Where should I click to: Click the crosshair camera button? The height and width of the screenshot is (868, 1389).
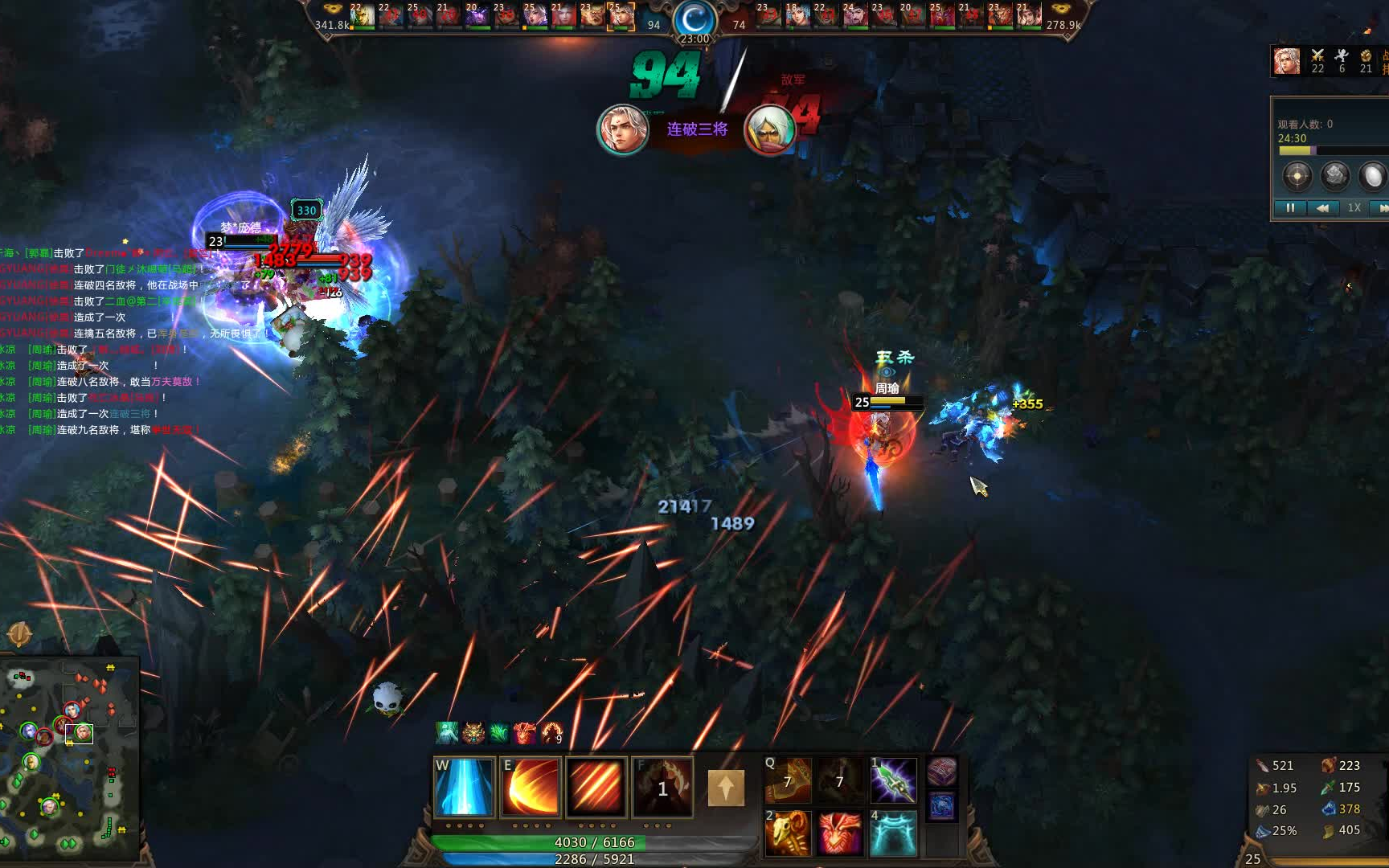pos(1297,175)
